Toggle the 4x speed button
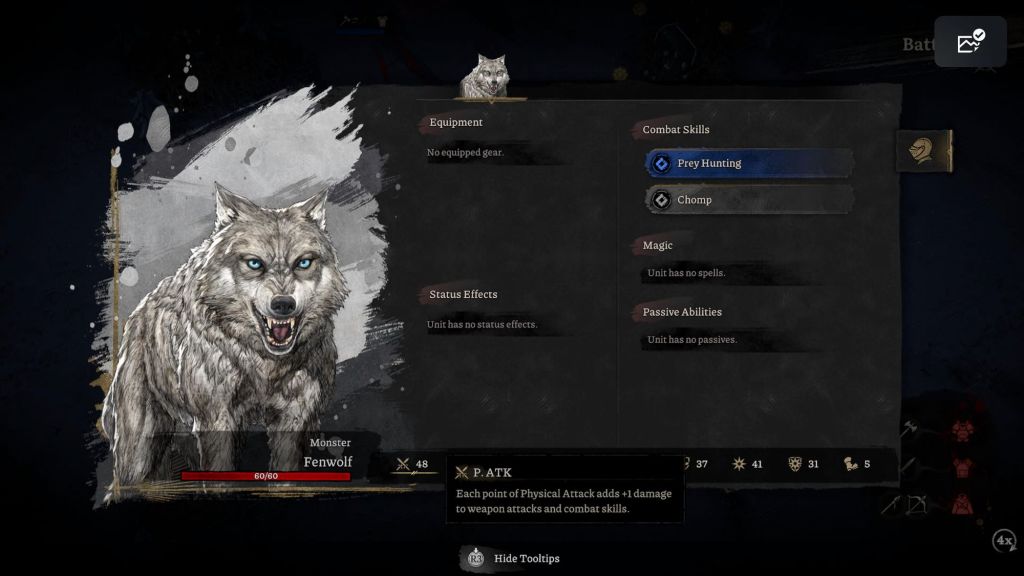The image size is (1024, 576). [1004, 541]
